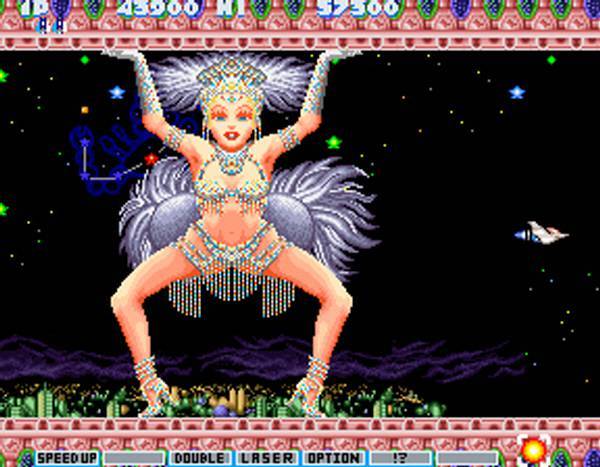The image size is (600, 467).
Task: Pick the OPTION power-up slot
Action: [x=332, y=458]
